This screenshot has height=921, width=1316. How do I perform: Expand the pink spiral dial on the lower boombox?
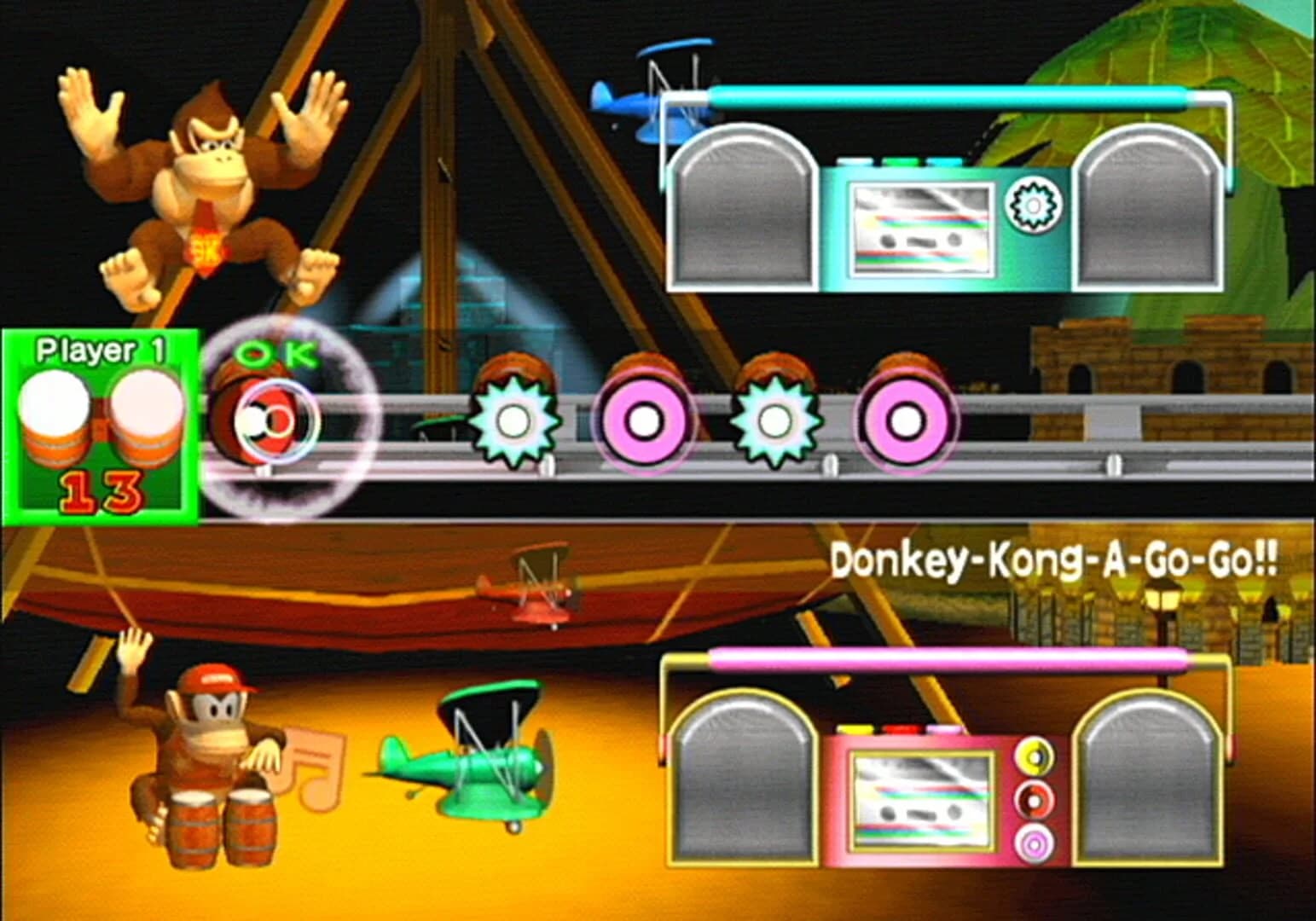[1035, 843]
